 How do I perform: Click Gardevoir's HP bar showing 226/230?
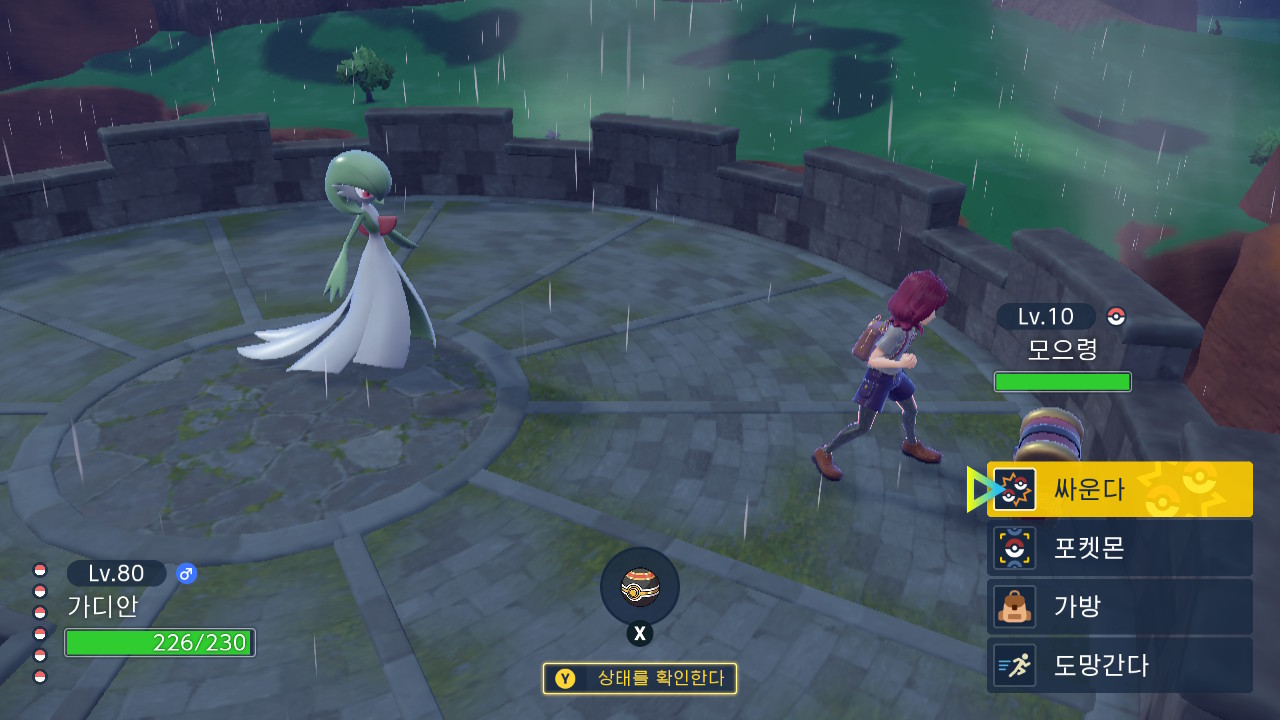click(x=158, y=644)
